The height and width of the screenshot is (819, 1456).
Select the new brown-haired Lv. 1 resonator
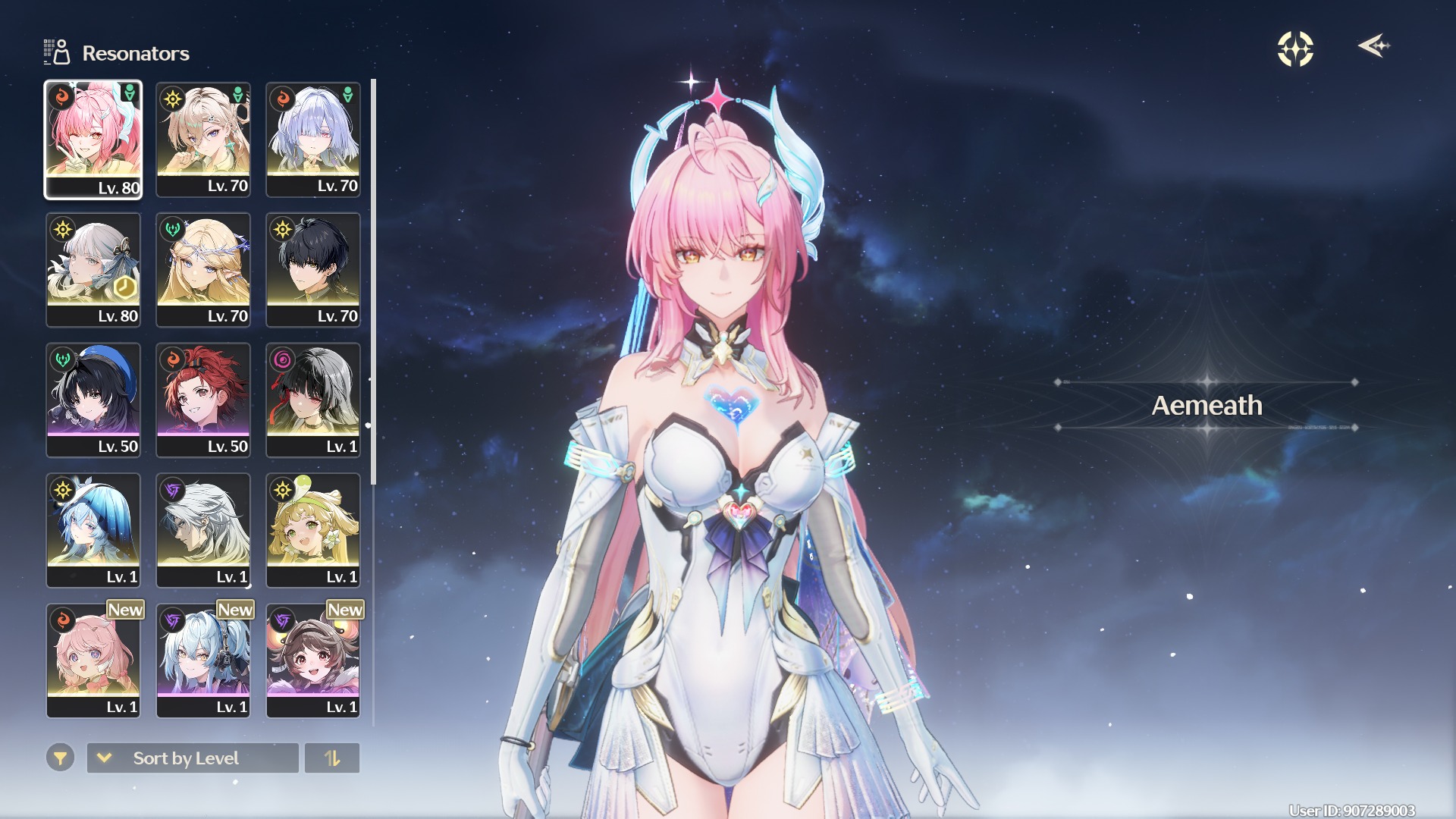(x=312, y=661)
